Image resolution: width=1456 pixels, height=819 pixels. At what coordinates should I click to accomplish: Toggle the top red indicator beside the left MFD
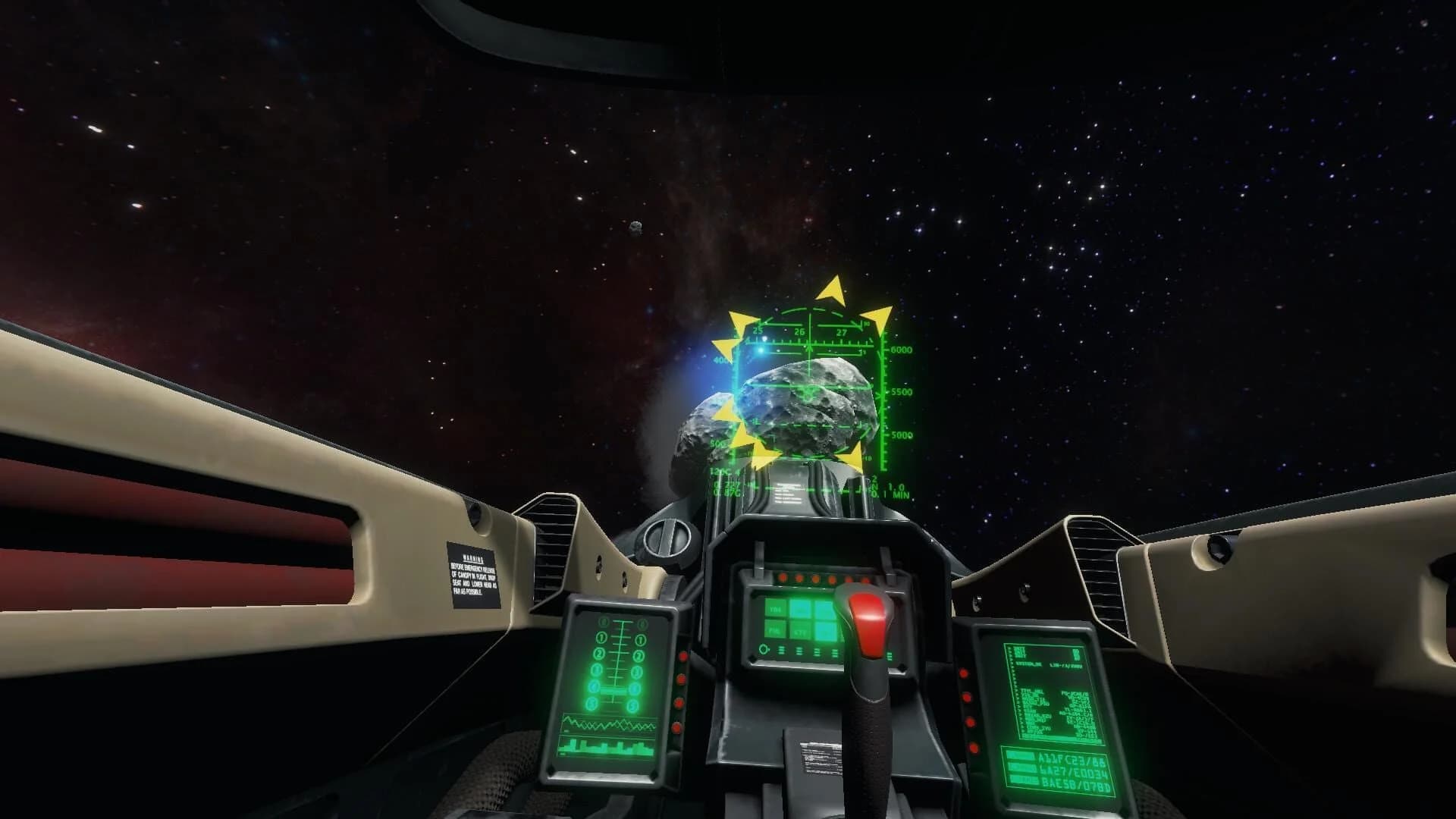click(x=682, y=657)
